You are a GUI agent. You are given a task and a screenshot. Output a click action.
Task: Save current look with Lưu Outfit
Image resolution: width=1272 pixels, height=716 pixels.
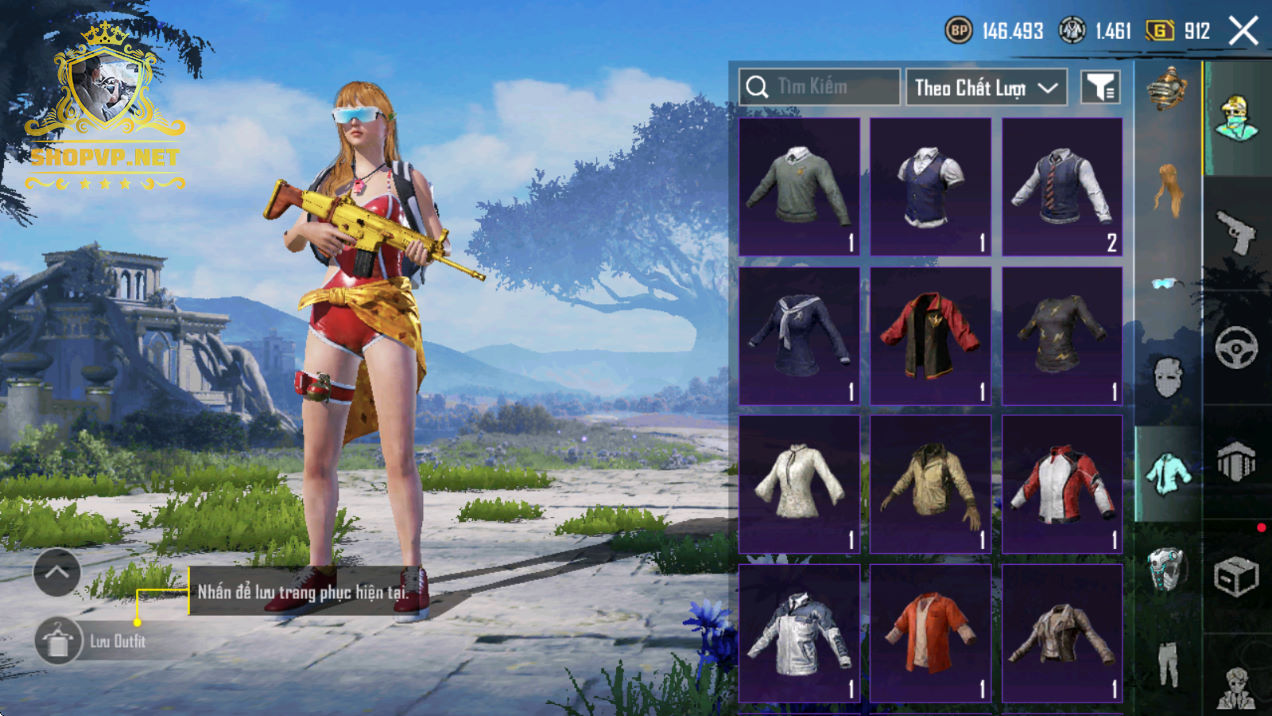pyautogui.click(x=59, y=641)
